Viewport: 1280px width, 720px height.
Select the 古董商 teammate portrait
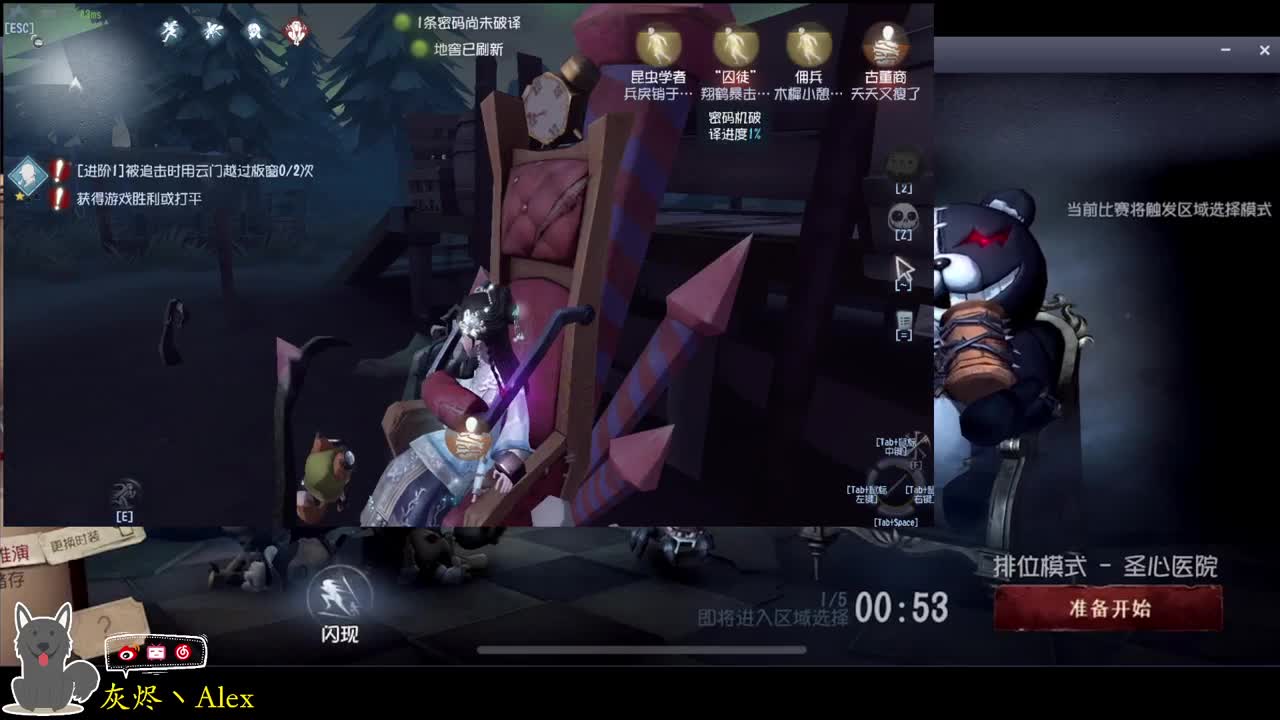(884, 45)
